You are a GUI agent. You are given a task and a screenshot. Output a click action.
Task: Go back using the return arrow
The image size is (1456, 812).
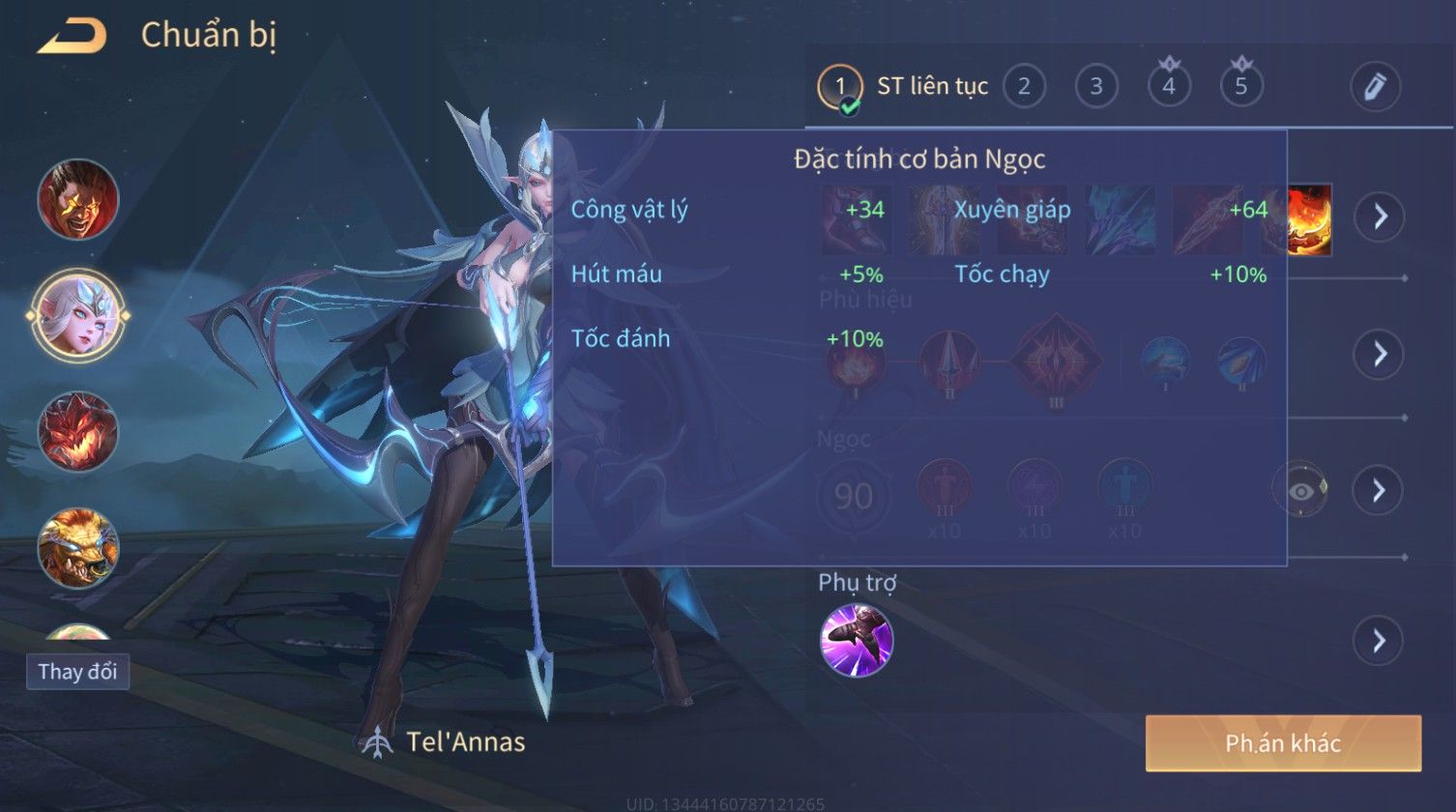[x=71, y=37]
